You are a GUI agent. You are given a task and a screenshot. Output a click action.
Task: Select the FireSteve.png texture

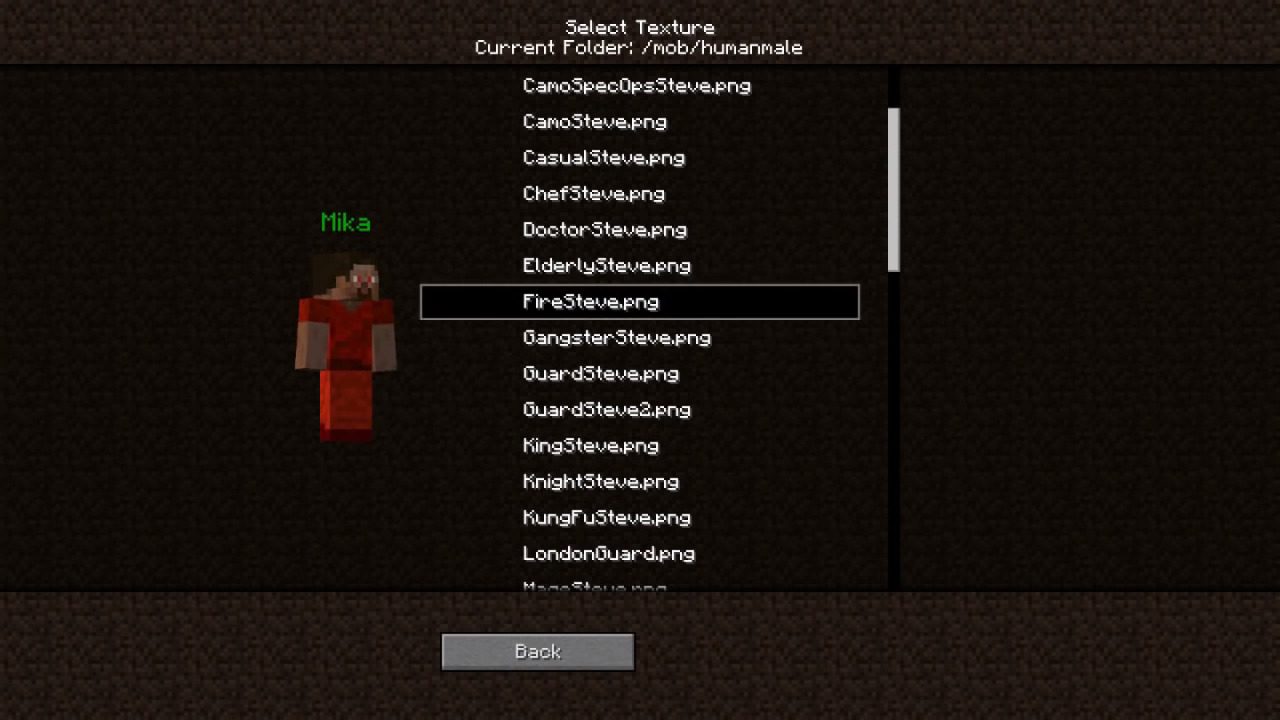coord(640,302)
